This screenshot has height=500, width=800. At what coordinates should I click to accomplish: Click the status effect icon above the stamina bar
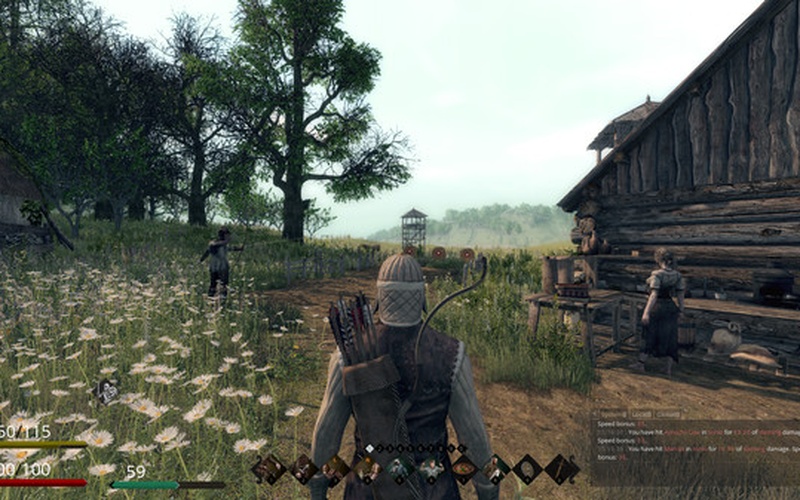pyautogui.click(x=107, y=392)
